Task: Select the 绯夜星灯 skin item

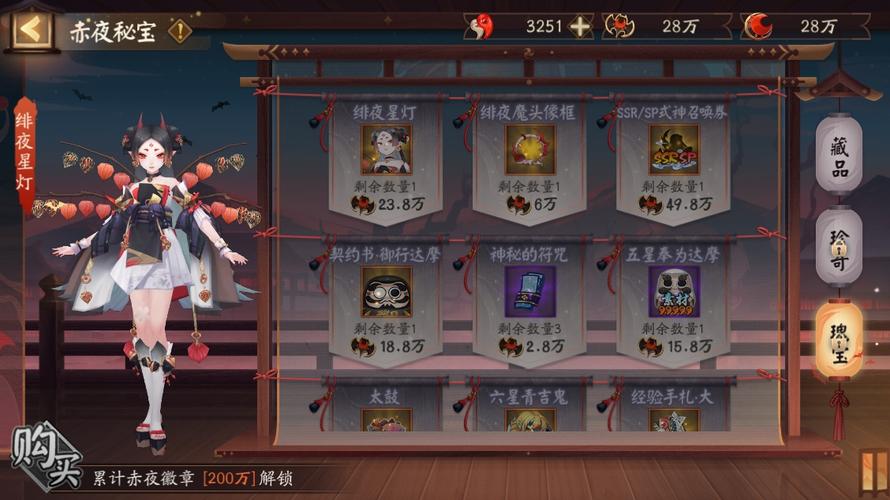Action: point(386,150)
